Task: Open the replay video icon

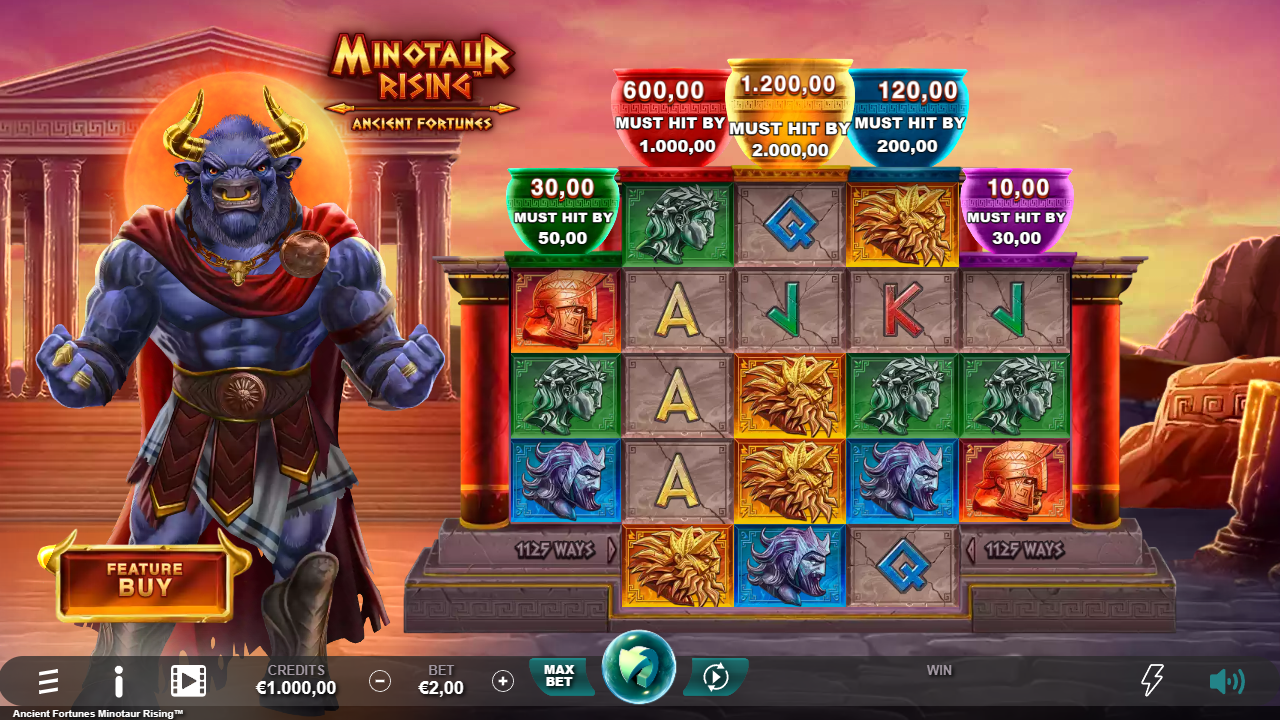Action: (x=188, y=682)
